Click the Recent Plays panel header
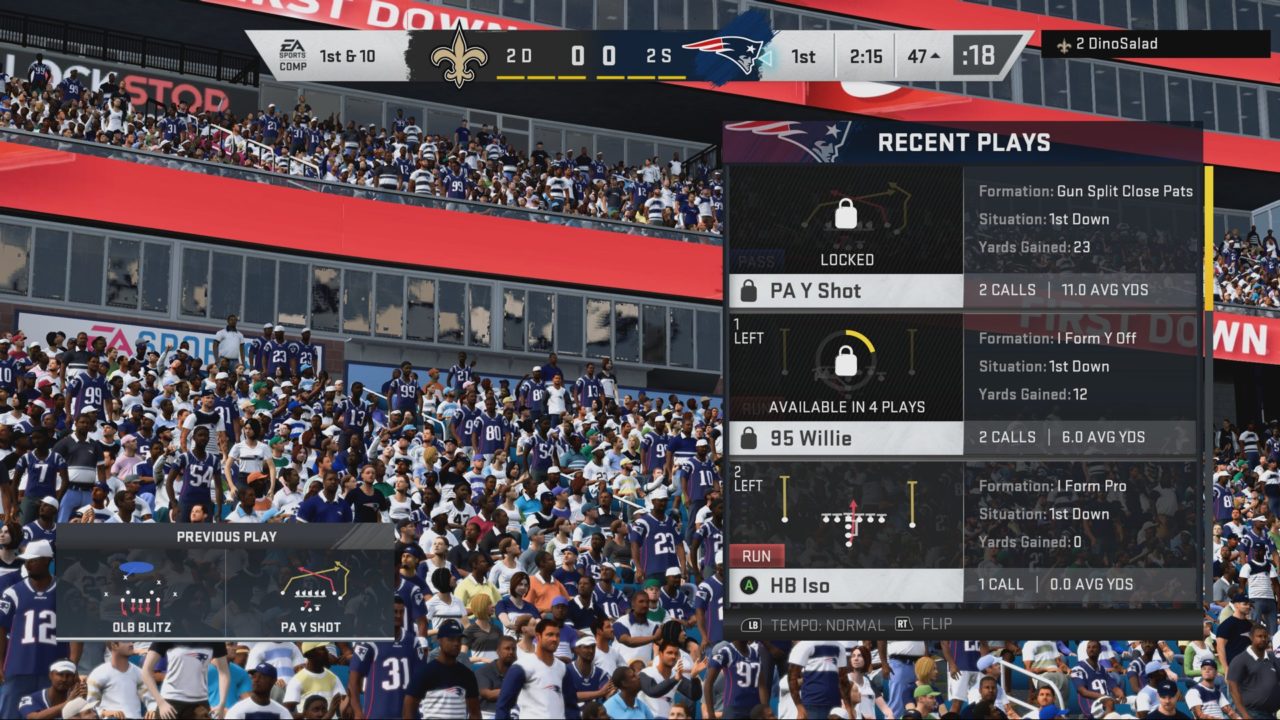Image resolution: width=1280 pixels, height=720 pixels. 963,142
